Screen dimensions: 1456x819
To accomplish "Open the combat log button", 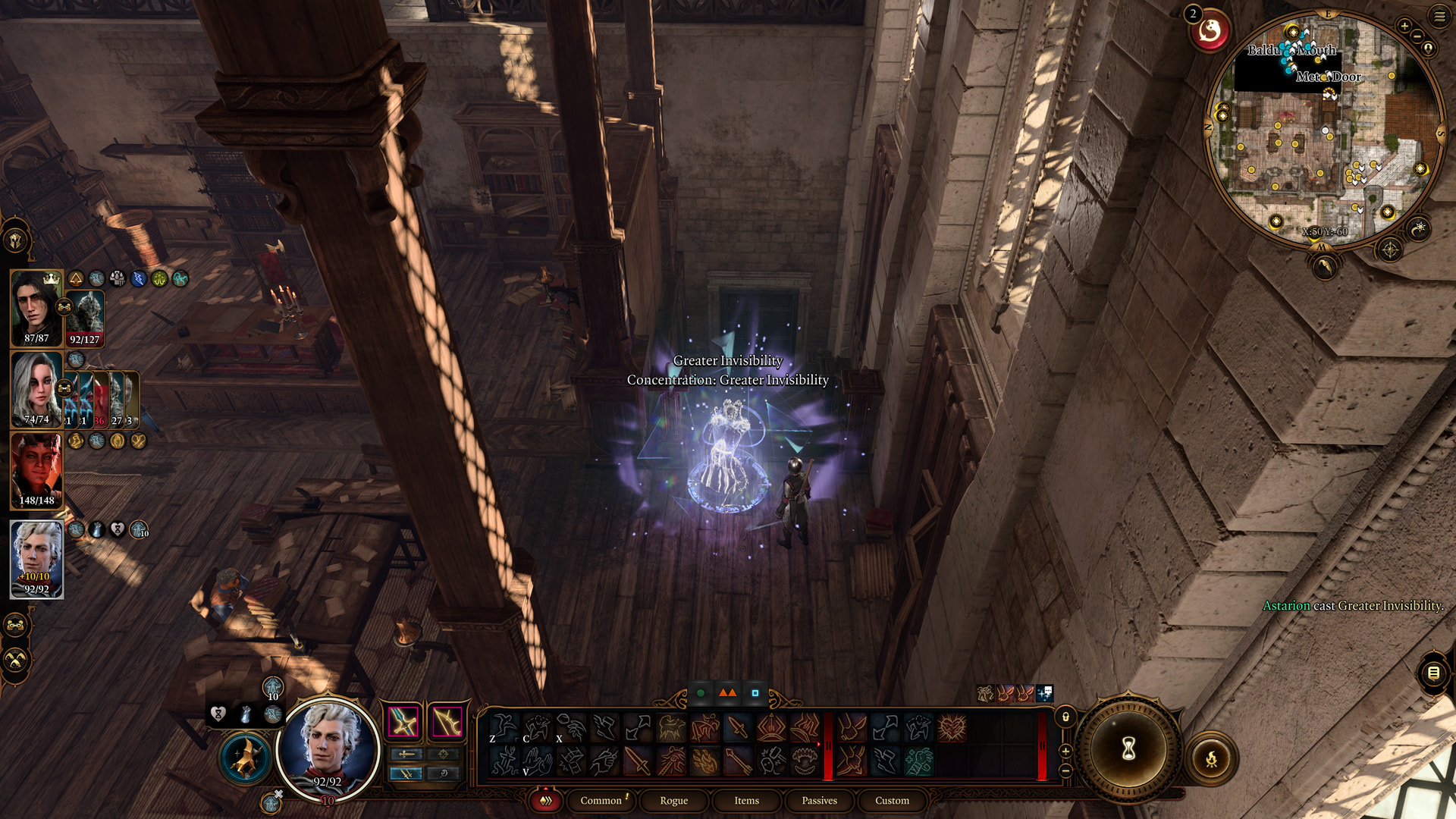I will tap(1433, 673).
